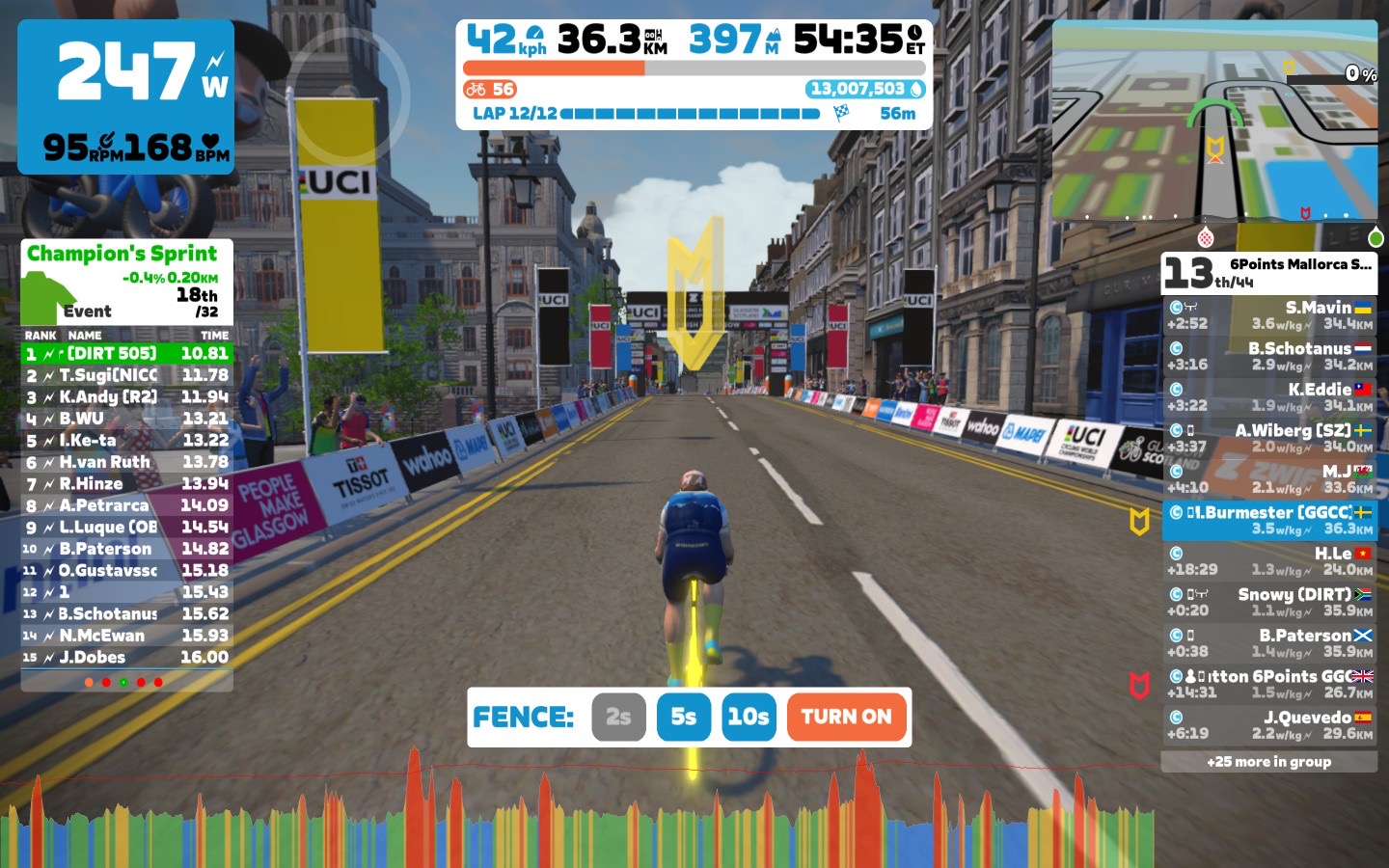Choose J.Quevedo rider row
The image size is (1389, 868).
click(1268, 724)
